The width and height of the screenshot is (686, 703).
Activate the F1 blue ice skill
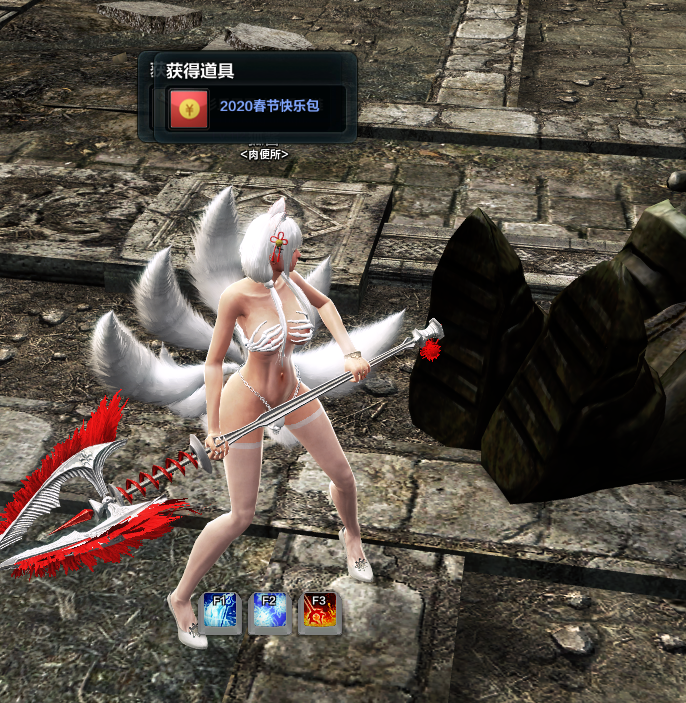[219, 610]
